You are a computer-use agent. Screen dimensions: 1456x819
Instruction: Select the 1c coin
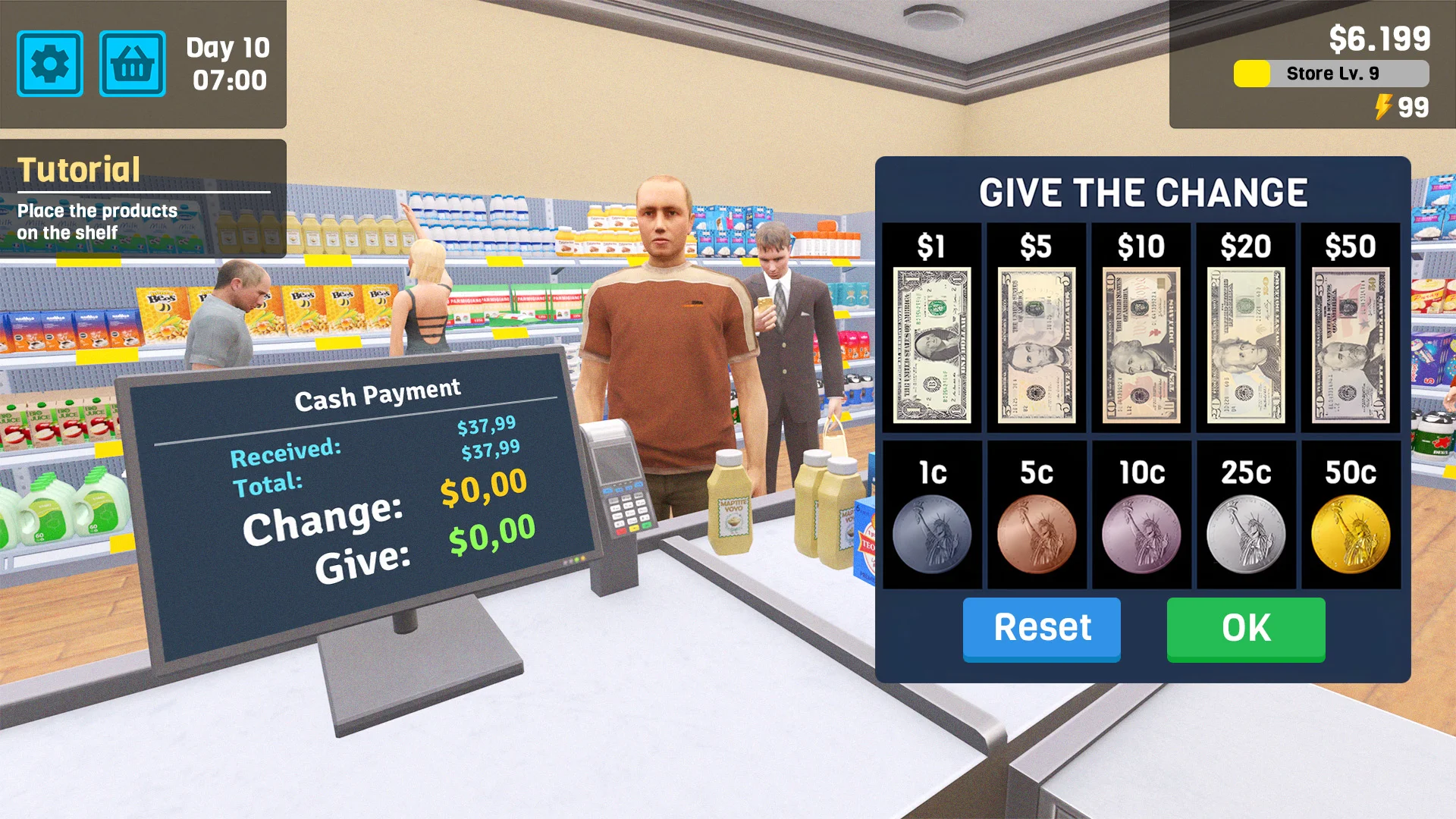931,531
